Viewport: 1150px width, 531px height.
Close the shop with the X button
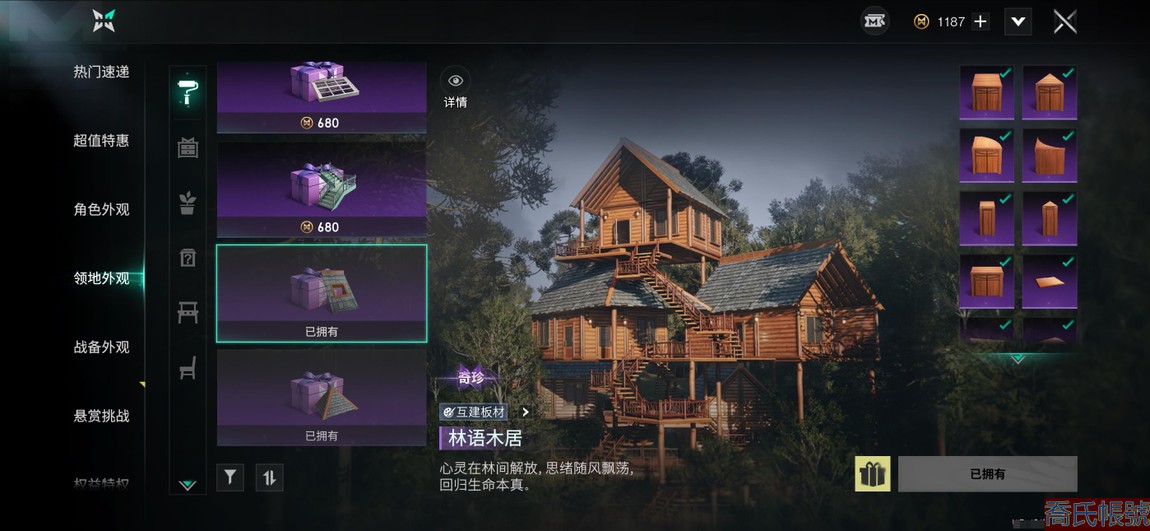1065,21
